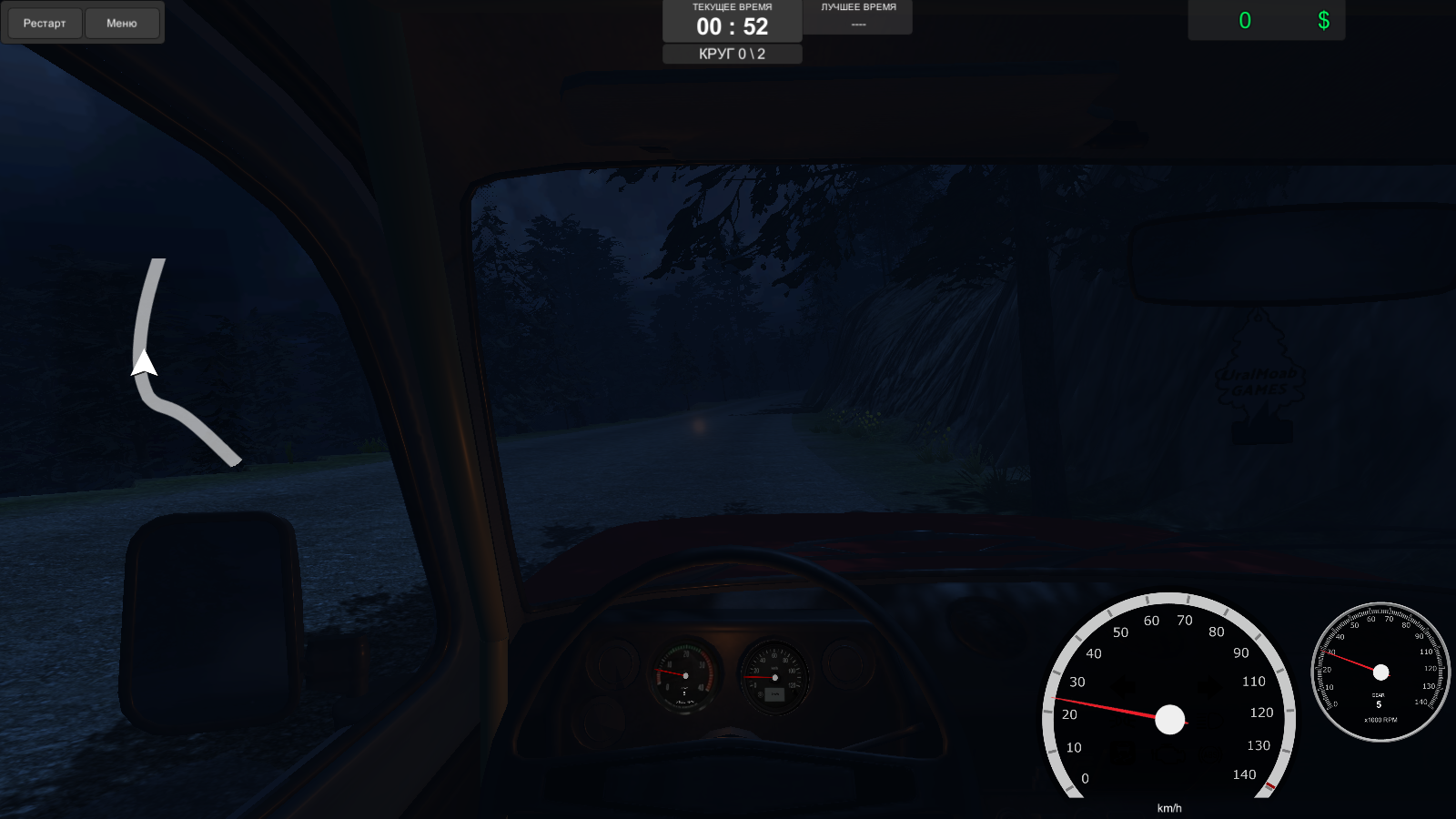Select the КРУГ 0\2 lap counter
The height and width of the screenshot is (819, 1456).
tap(733, 53)
